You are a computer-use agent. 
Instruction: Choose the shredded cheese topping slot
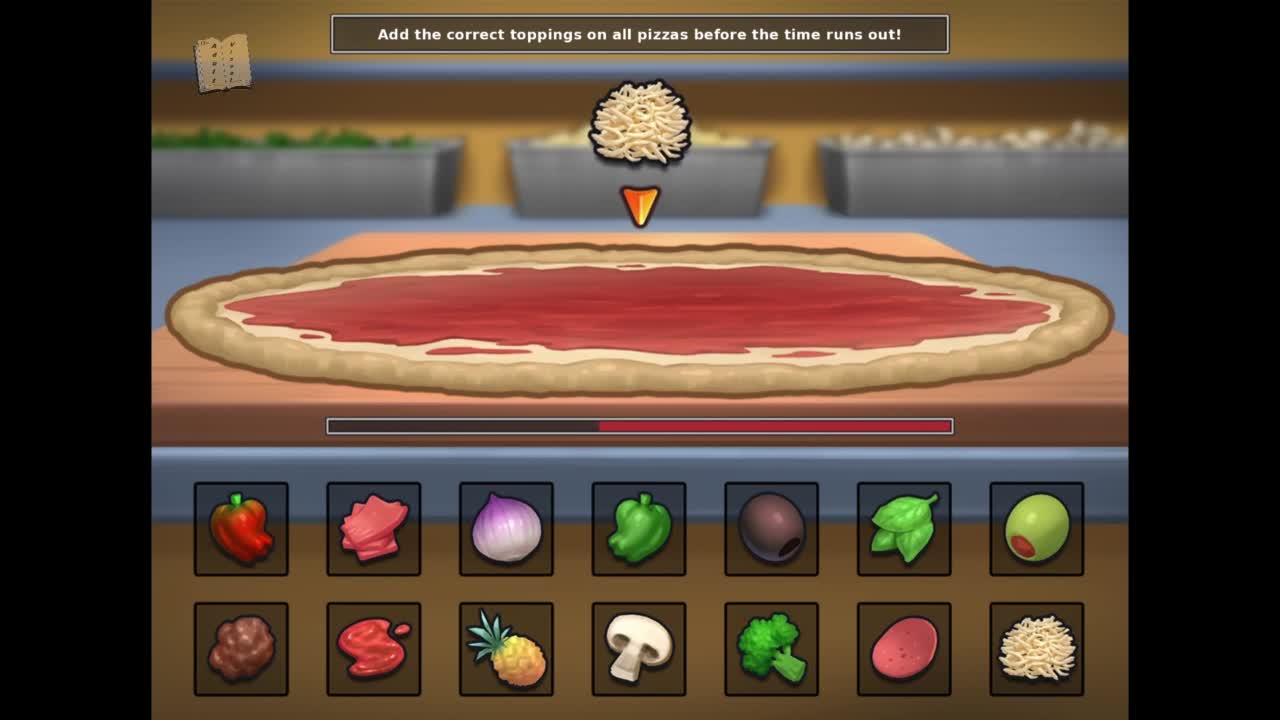pyautogui.click(x=1036, y=649)
